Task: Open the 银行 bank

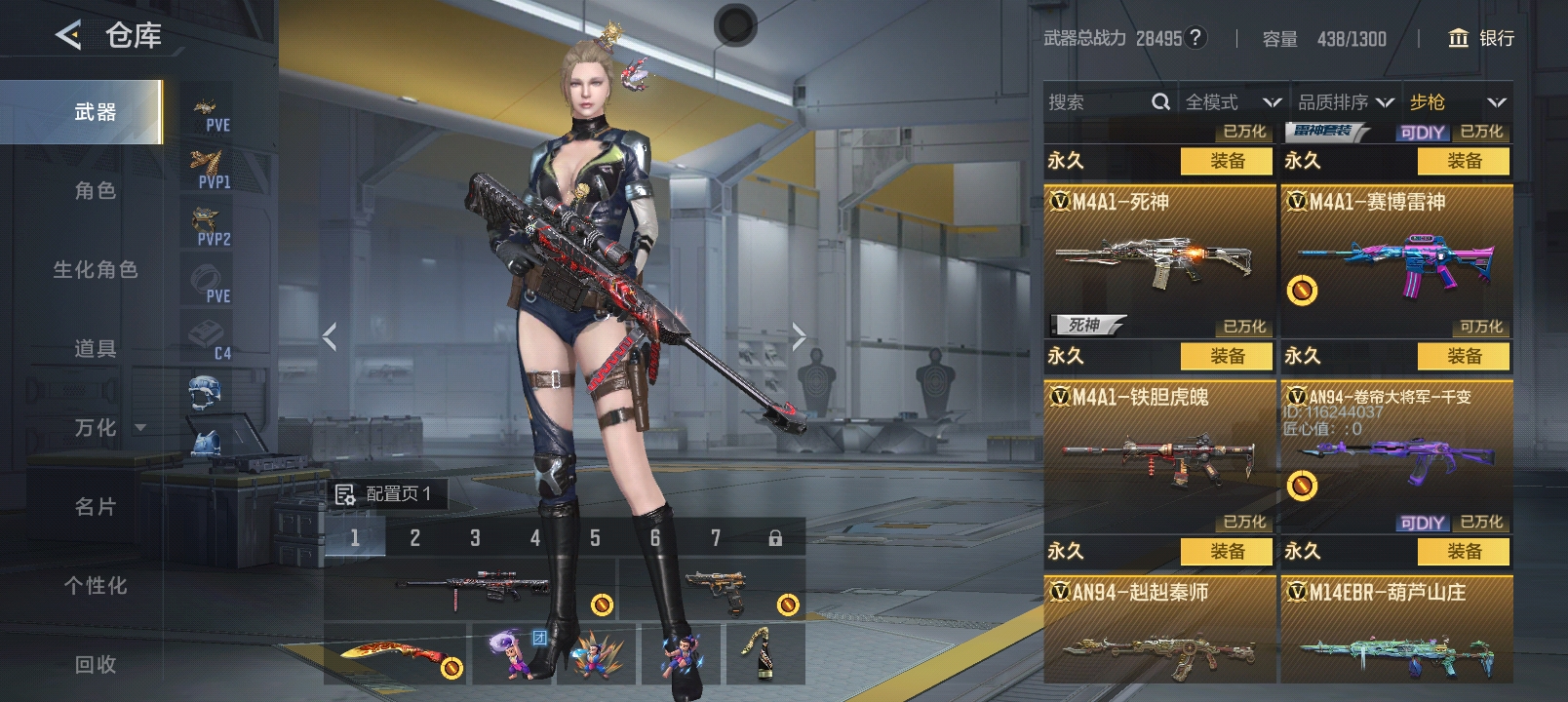Action: point(1482,38)
